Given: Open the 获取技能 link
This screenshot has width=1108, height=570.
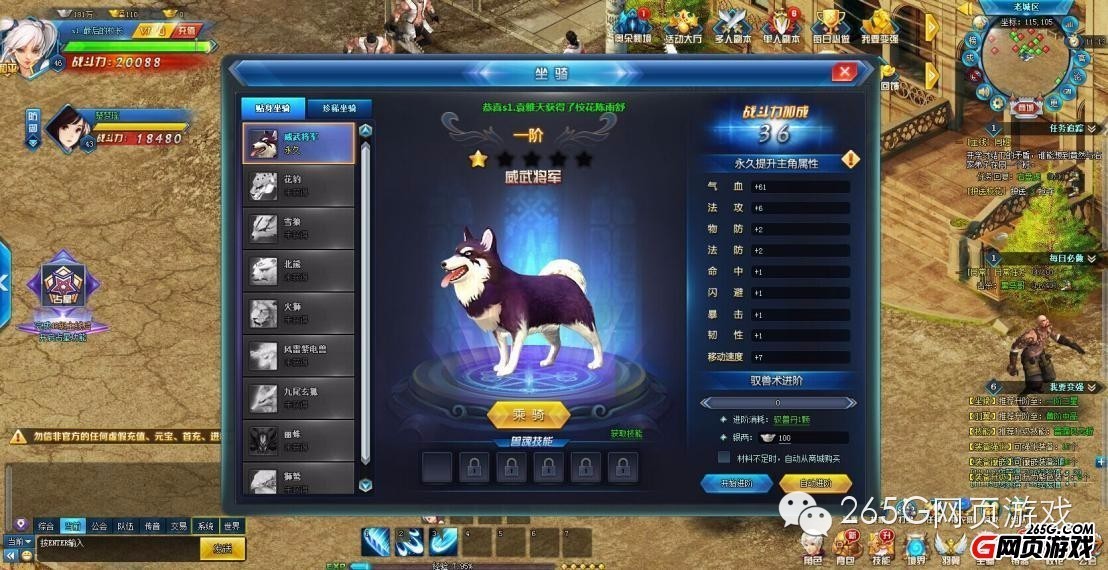Looking at the screenshot, I should 627,434.
